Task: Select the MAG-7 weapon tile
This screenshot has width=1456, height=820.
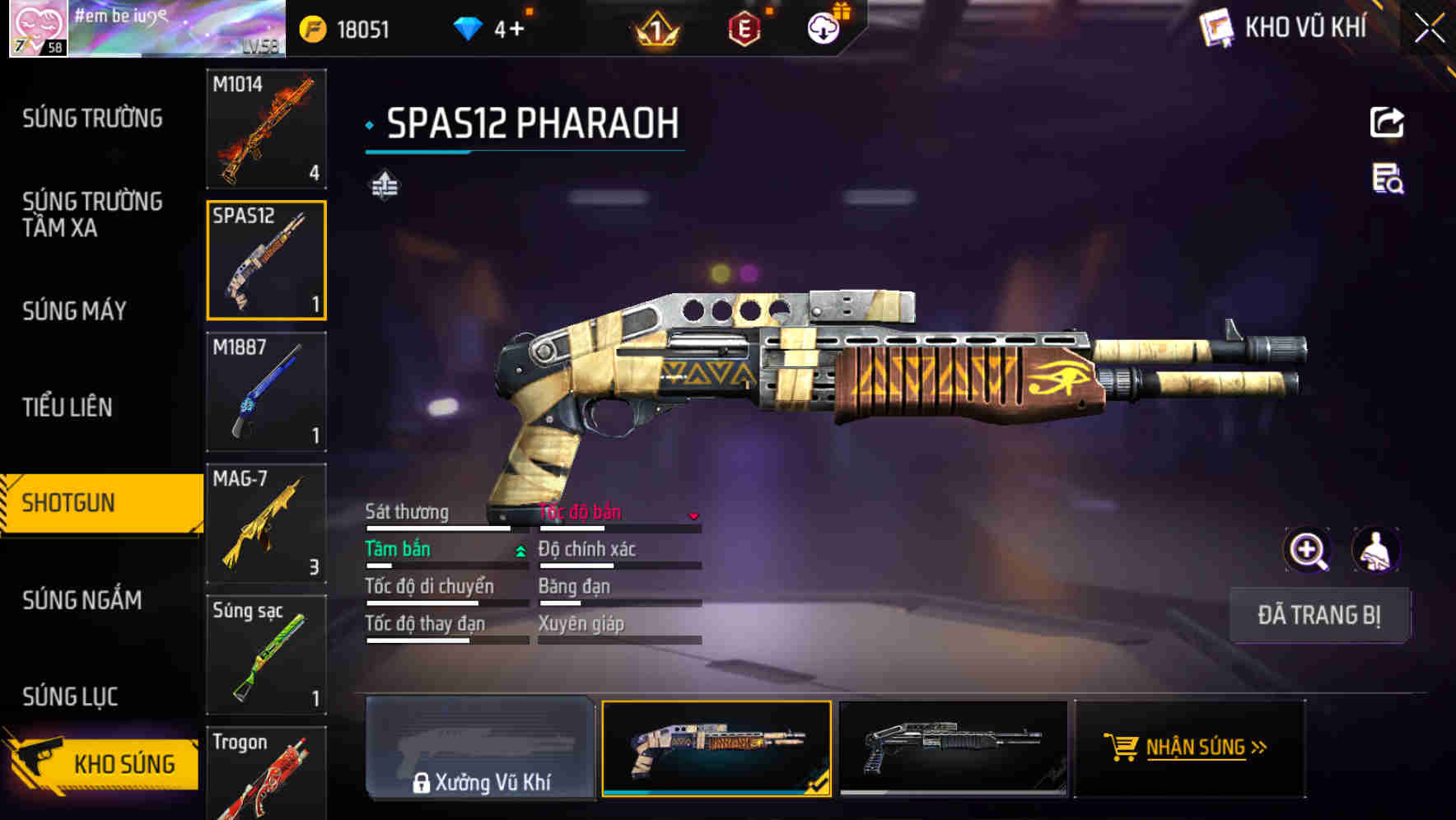Action: click(266, 524)
